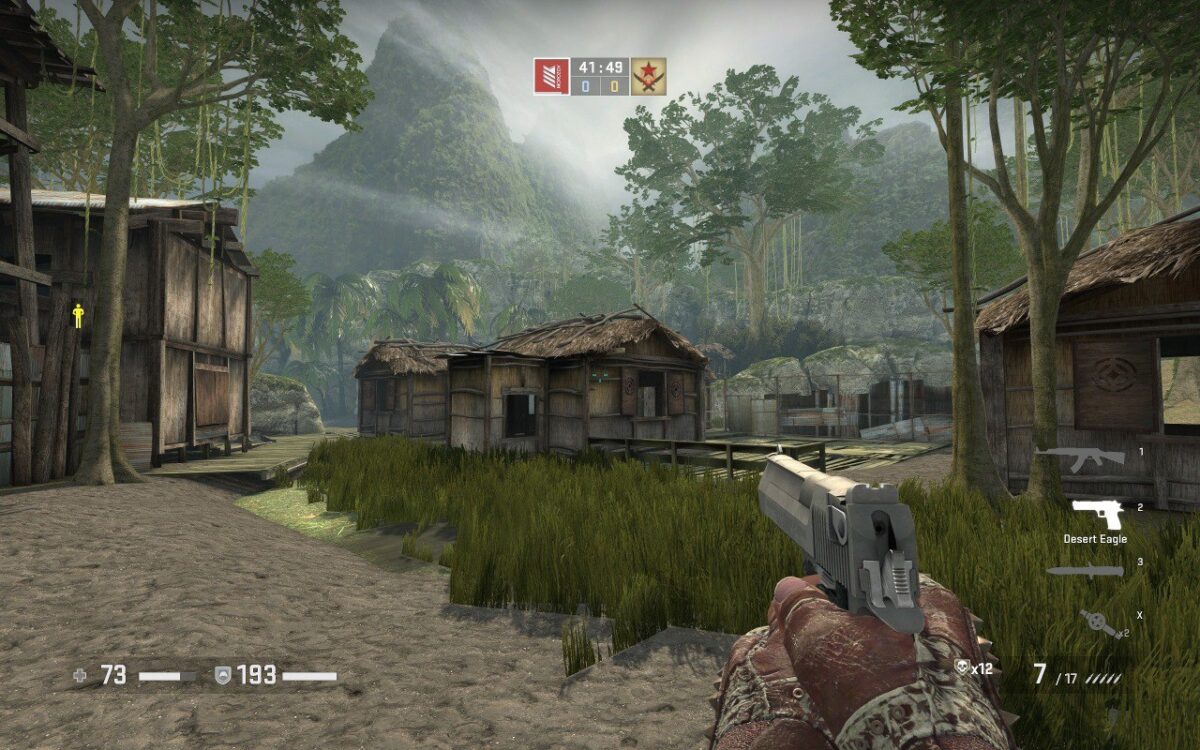Click the red star team emblem
Image resolution: width=1200 pixels, height=750 pixels.
pos(648,77)
